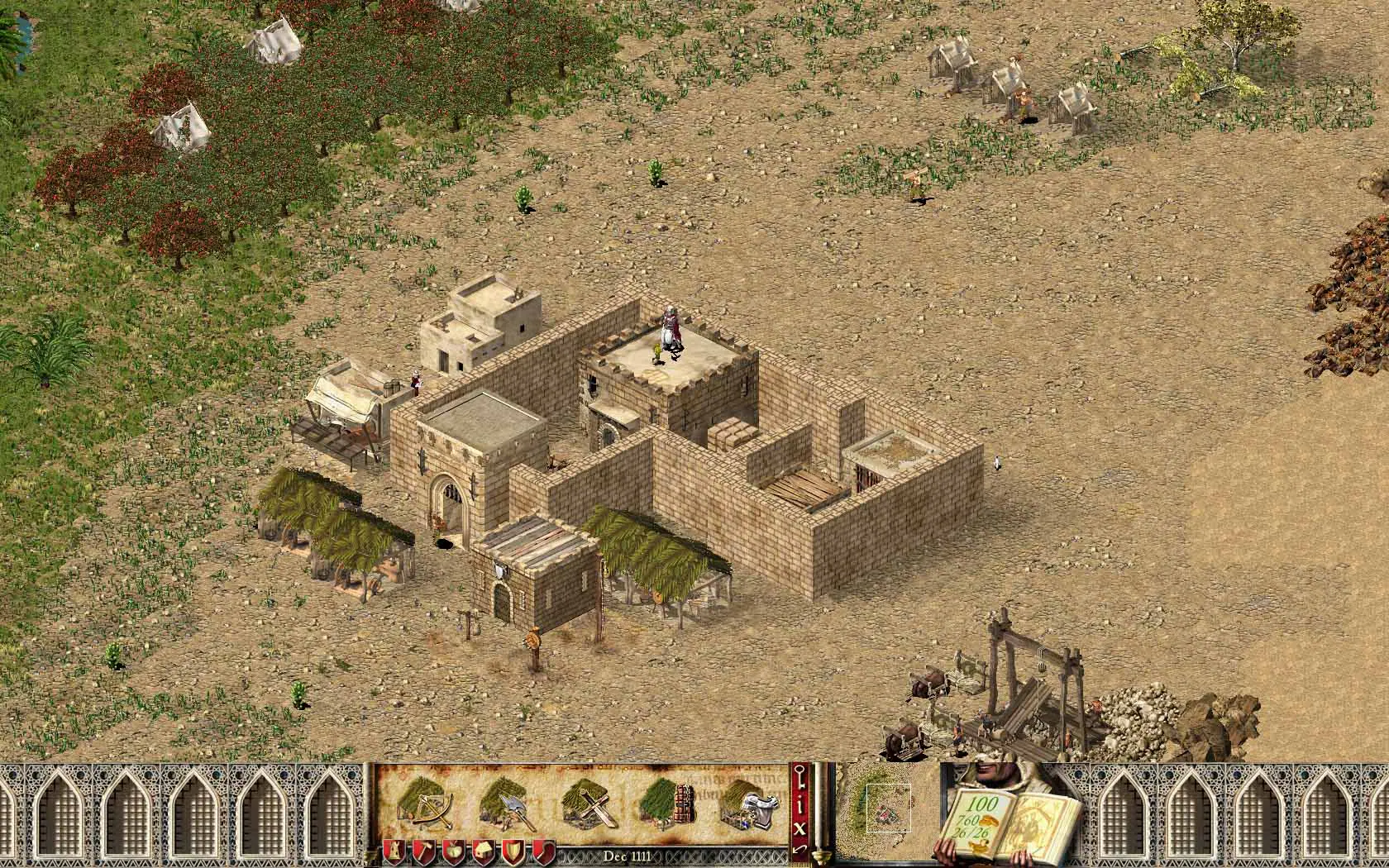The height and width of the screenshot is (868, 1389).
Task: Click the undo arrow button
Action: pyautogui.click(x=800, y=849)
